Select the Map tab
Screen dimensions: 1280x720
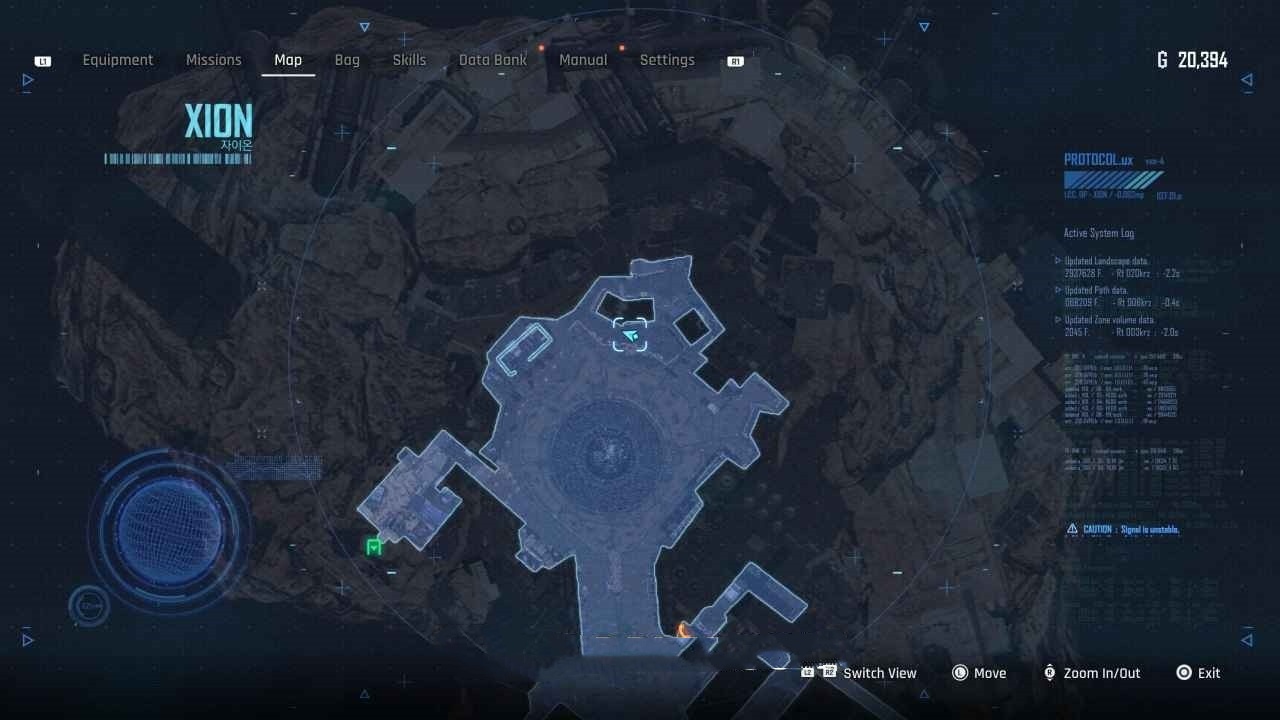pyautogui.click(x=288, y=60)
